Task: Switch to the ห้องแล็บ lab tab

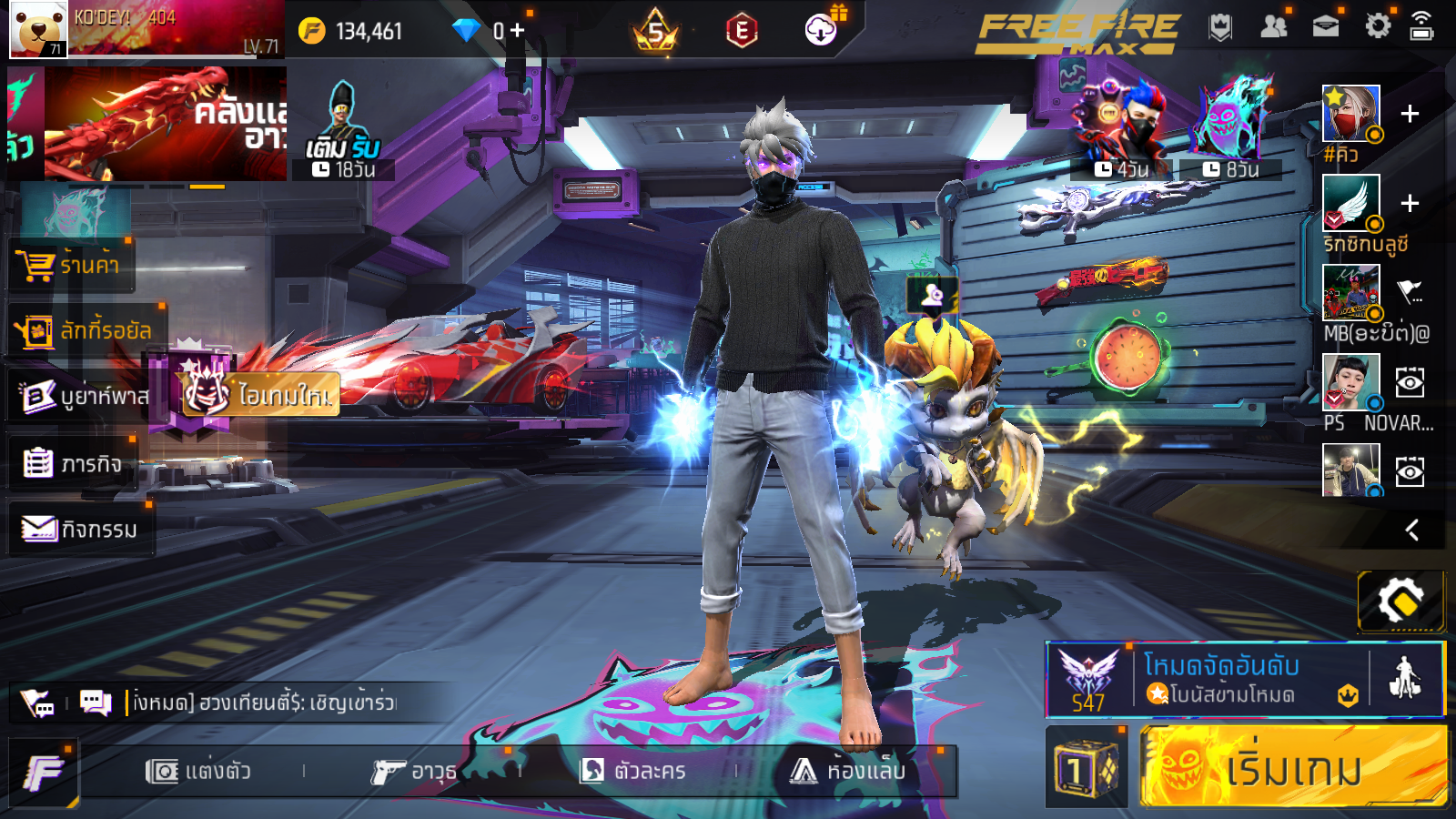Action: [x=848, y=772]
